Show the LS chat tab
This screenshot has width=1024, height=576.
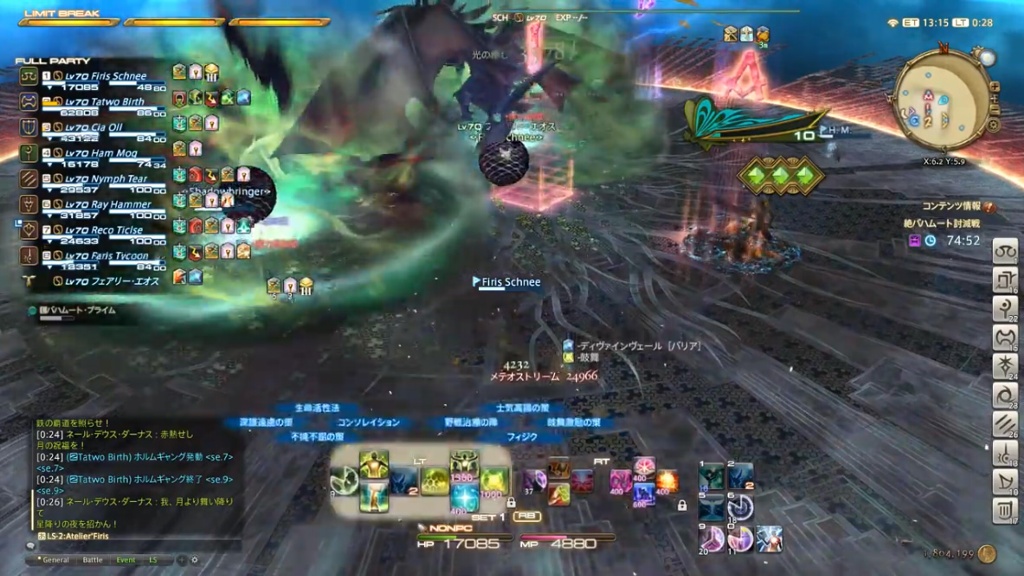click(153, 560)
